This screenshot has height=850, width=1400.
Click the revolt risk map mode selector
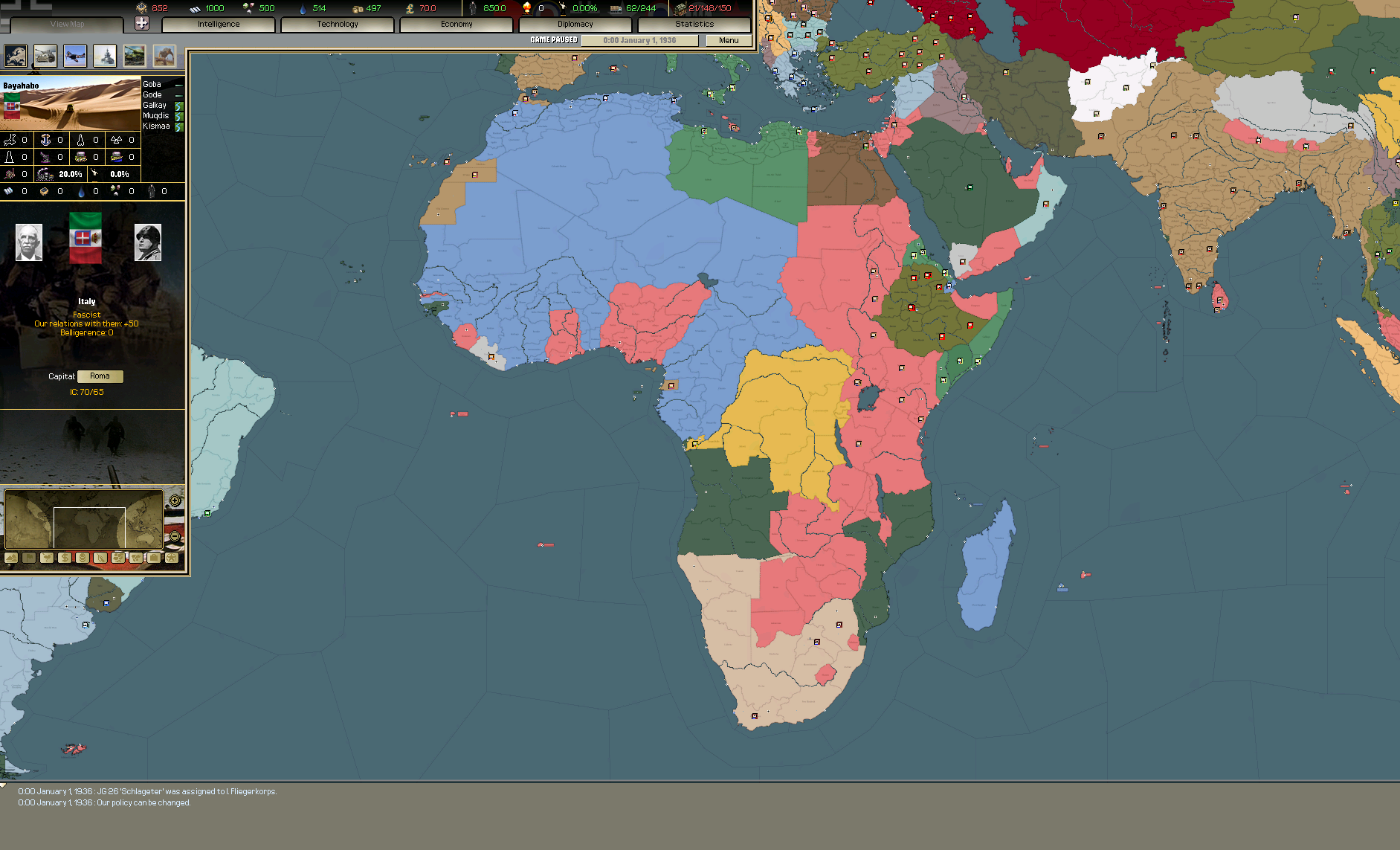point(46,558)
